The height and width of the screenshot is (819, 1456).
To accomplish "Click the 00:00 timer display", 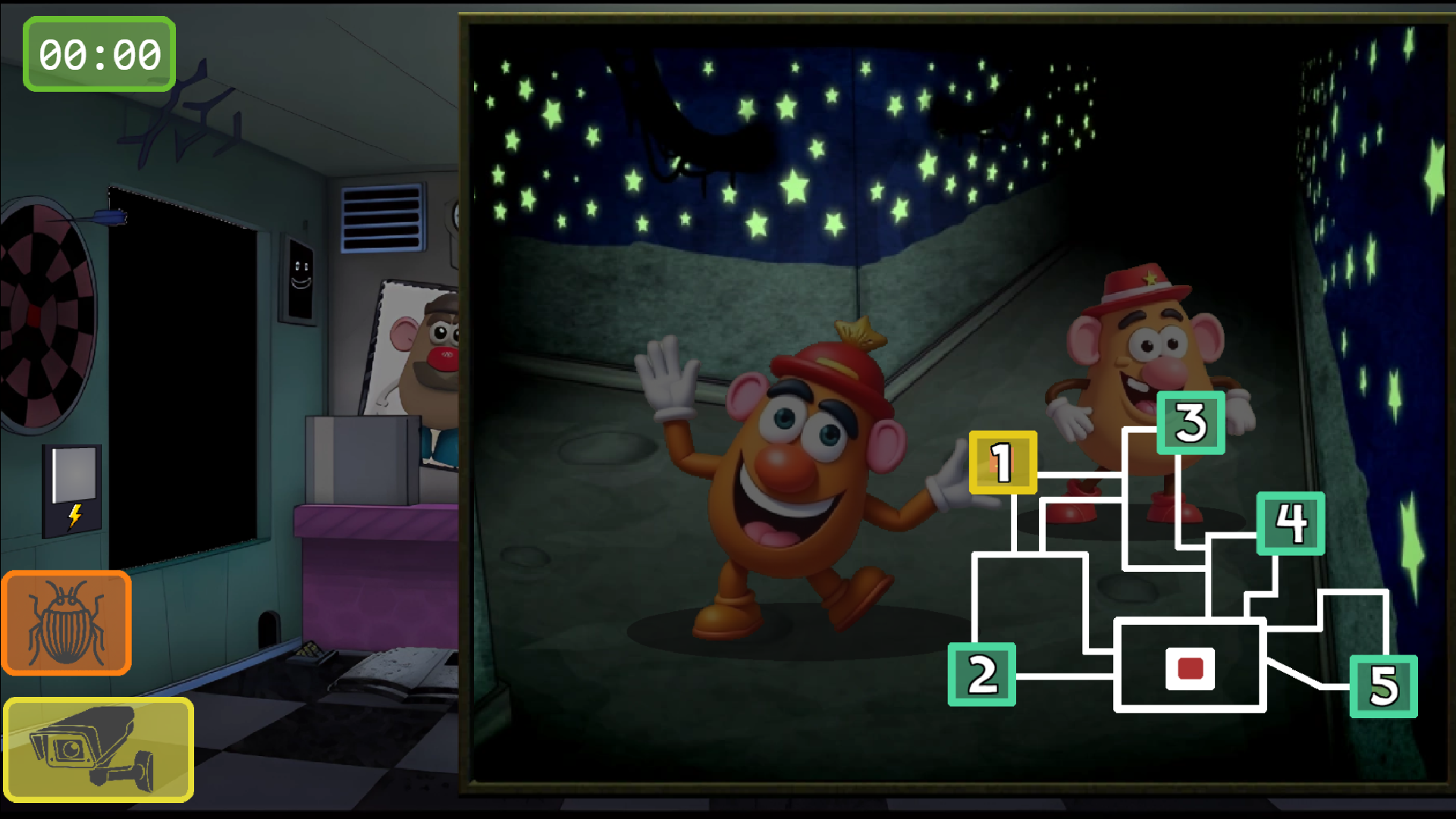I will tap(98, 54).
